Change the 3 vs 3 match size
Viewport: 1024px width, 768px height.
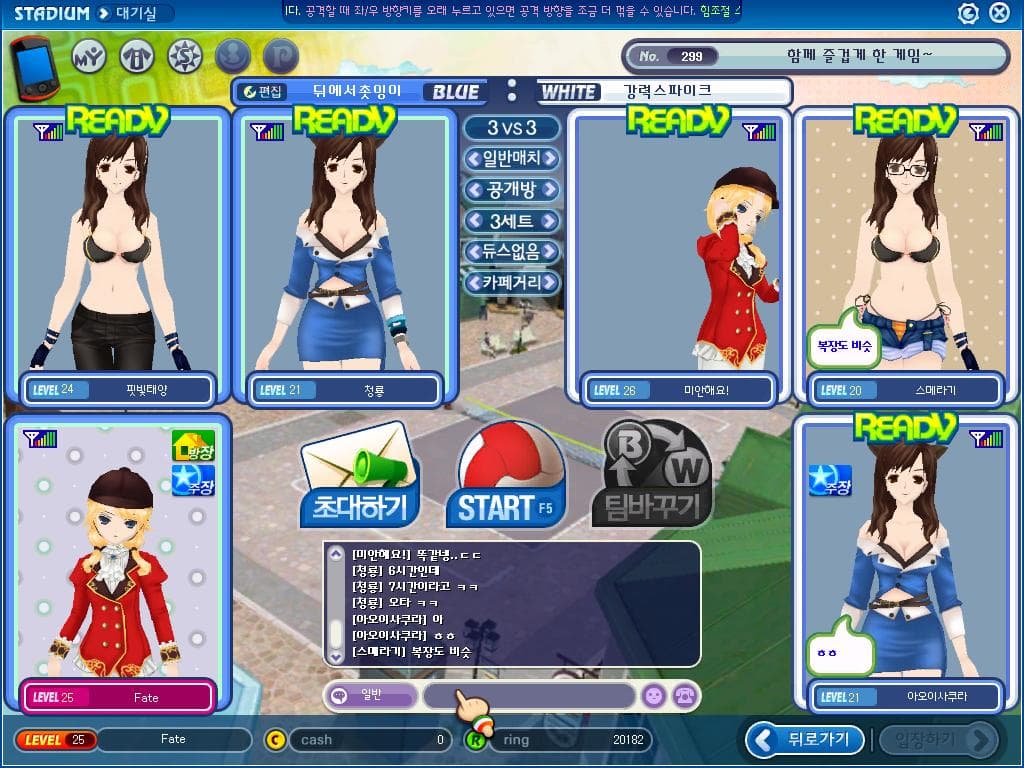(x=511, y=128)
